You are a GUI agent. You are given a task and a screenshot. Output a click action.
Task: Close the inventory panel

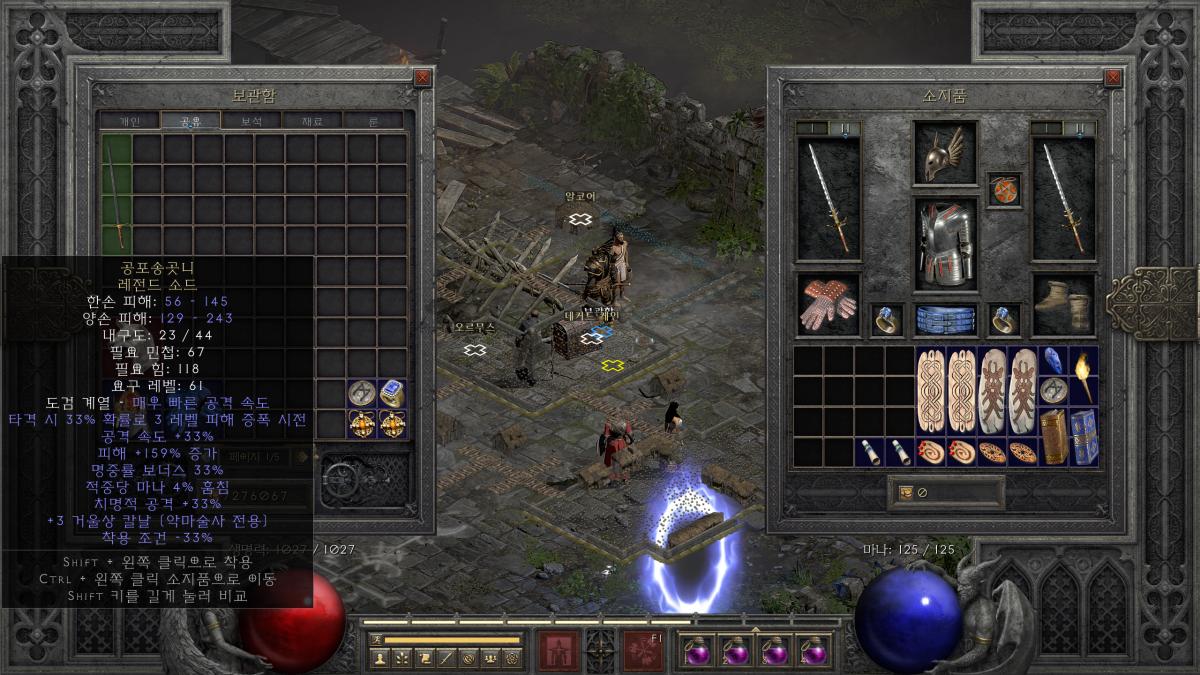(x=1113, y=77)
